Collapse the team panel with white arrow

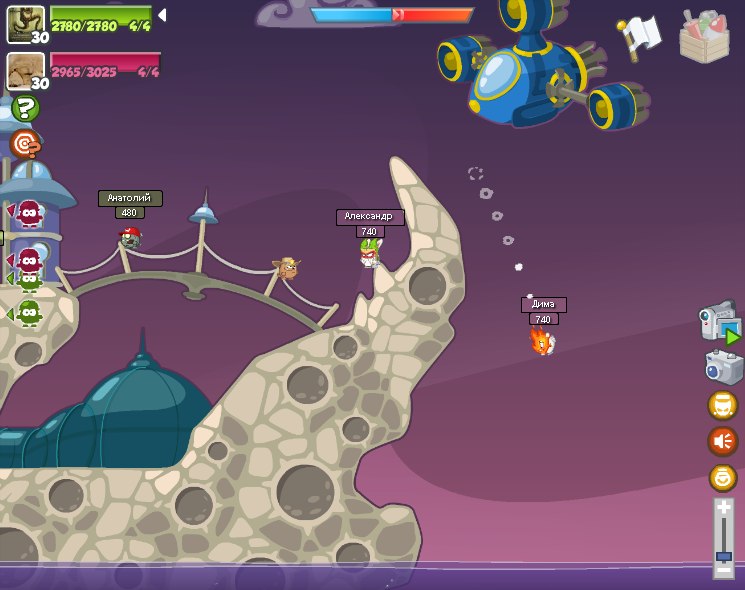click(162, 15)
